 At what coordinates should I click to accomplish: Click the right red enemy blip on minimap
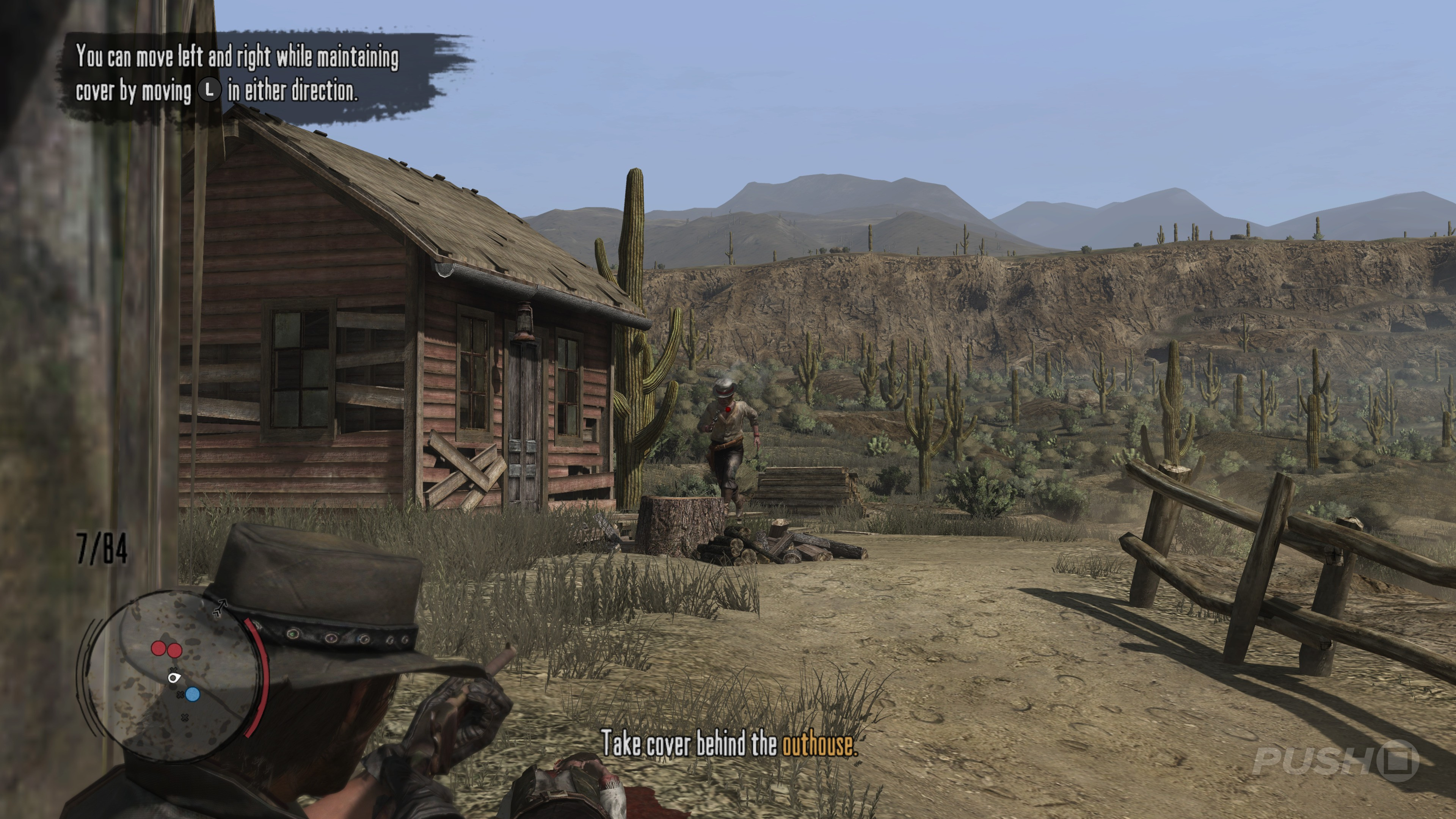[175, 651]
